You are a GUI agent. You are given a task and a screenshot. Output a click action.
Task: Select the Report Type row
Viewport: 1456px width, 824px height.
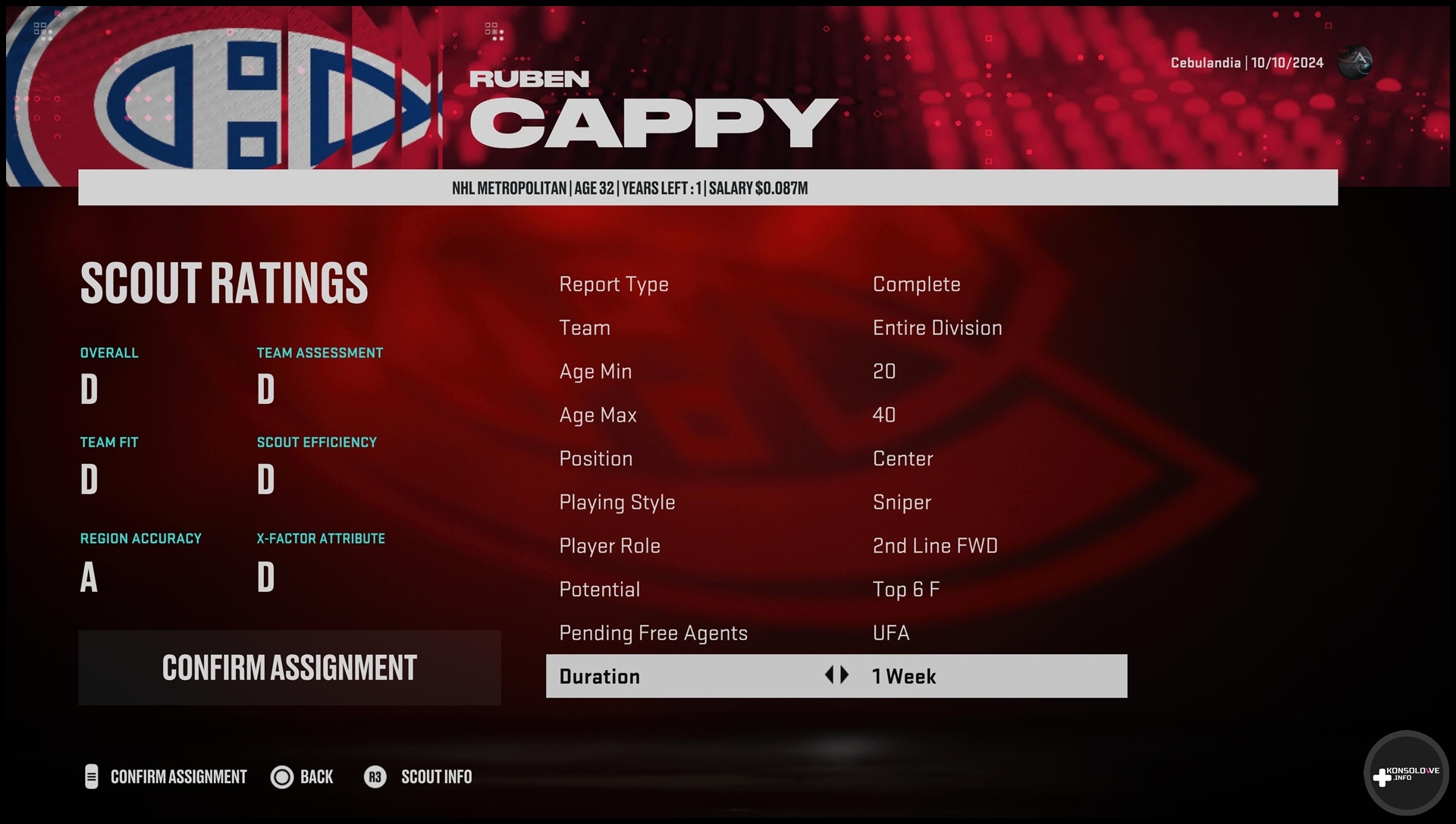(836, 284)
